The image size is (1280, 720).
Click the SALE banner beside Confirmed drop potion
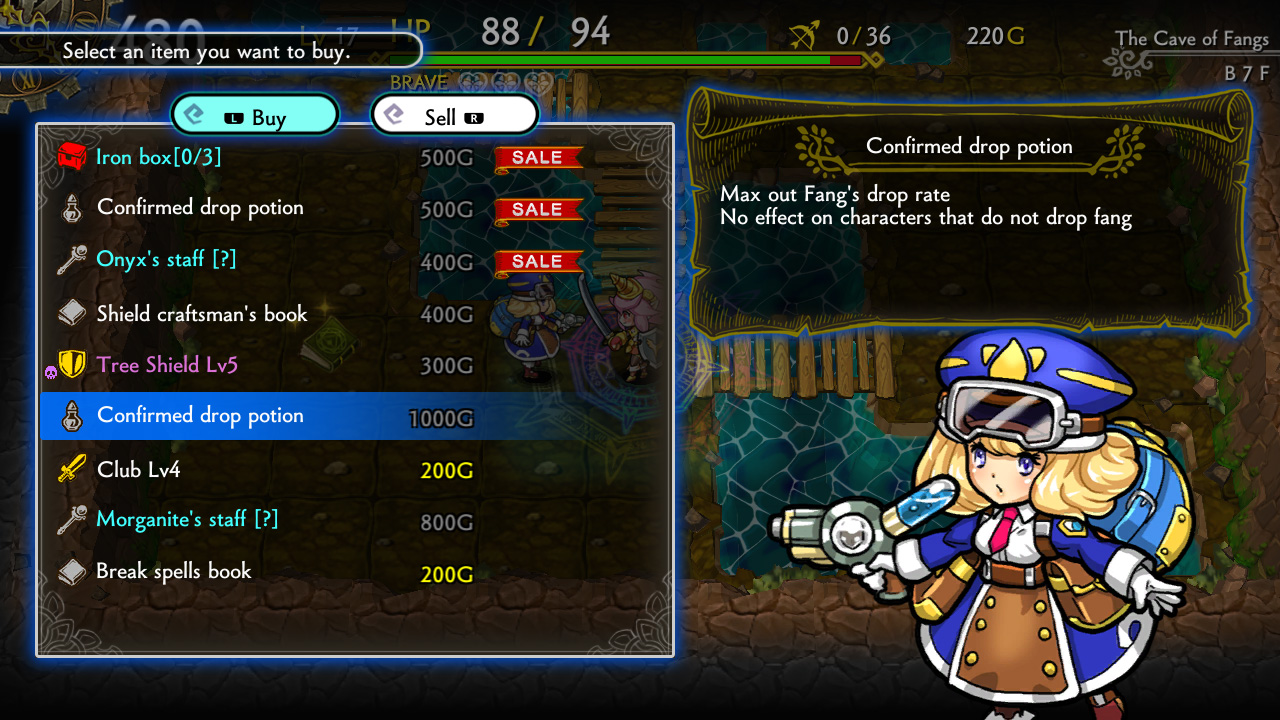click(x=538, y=209)
